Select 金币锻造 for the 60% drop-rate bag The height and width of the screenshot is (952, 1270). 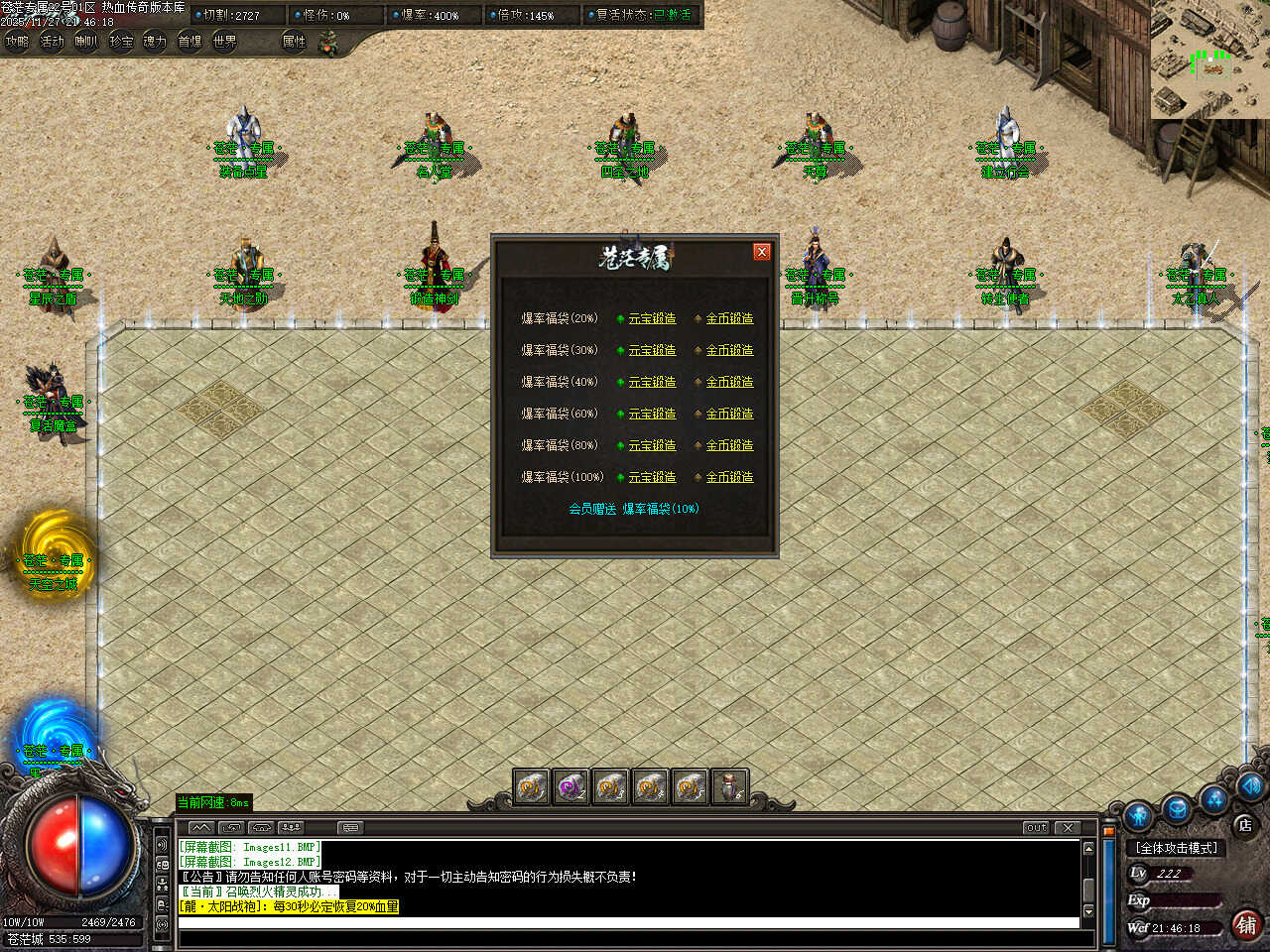pos(729,414)
